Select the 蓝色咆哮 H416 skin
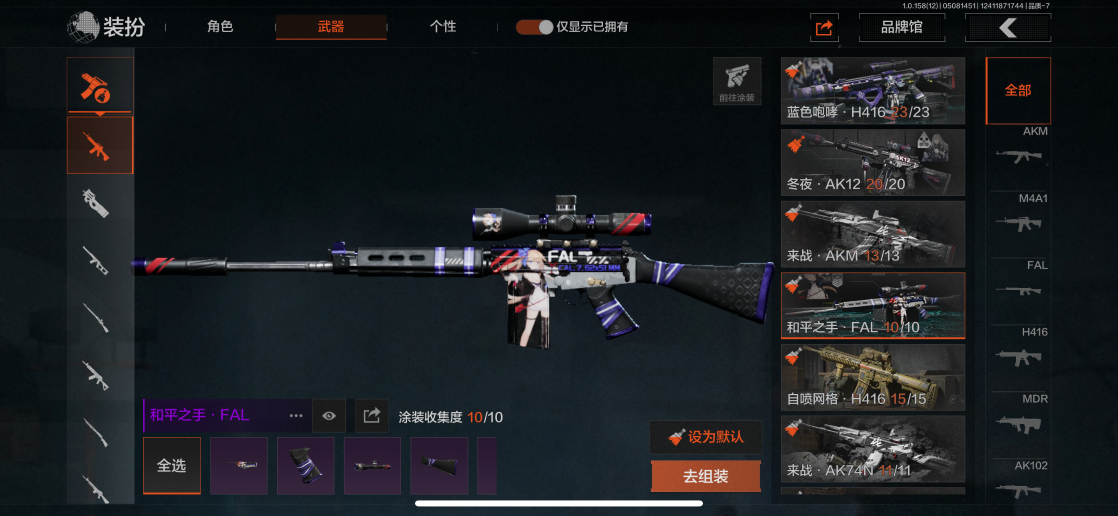Image resolution: width=1118 pixels, height=516 pixels. point(873,91)
